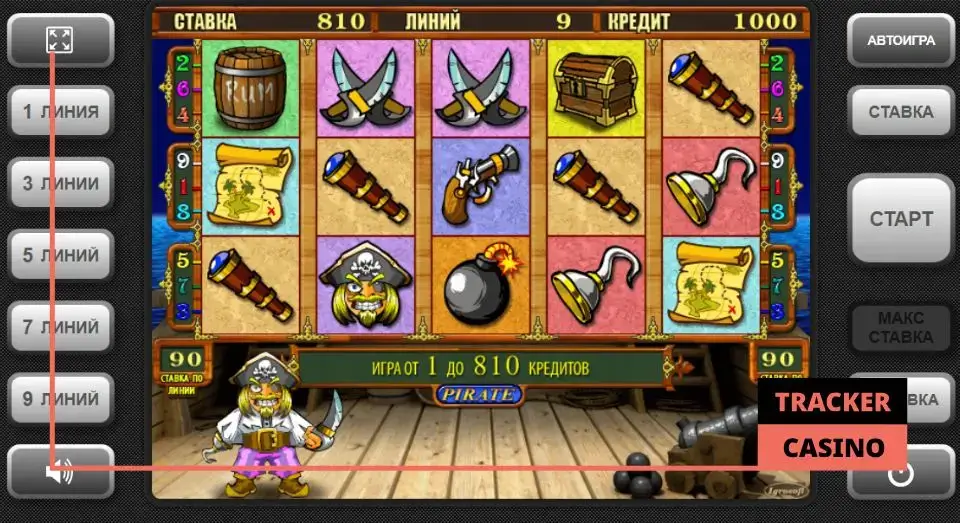Set paylines with the 7 линий button
Image resolution: width=960 pixels, height=523 pixels.
coord(61,327)
